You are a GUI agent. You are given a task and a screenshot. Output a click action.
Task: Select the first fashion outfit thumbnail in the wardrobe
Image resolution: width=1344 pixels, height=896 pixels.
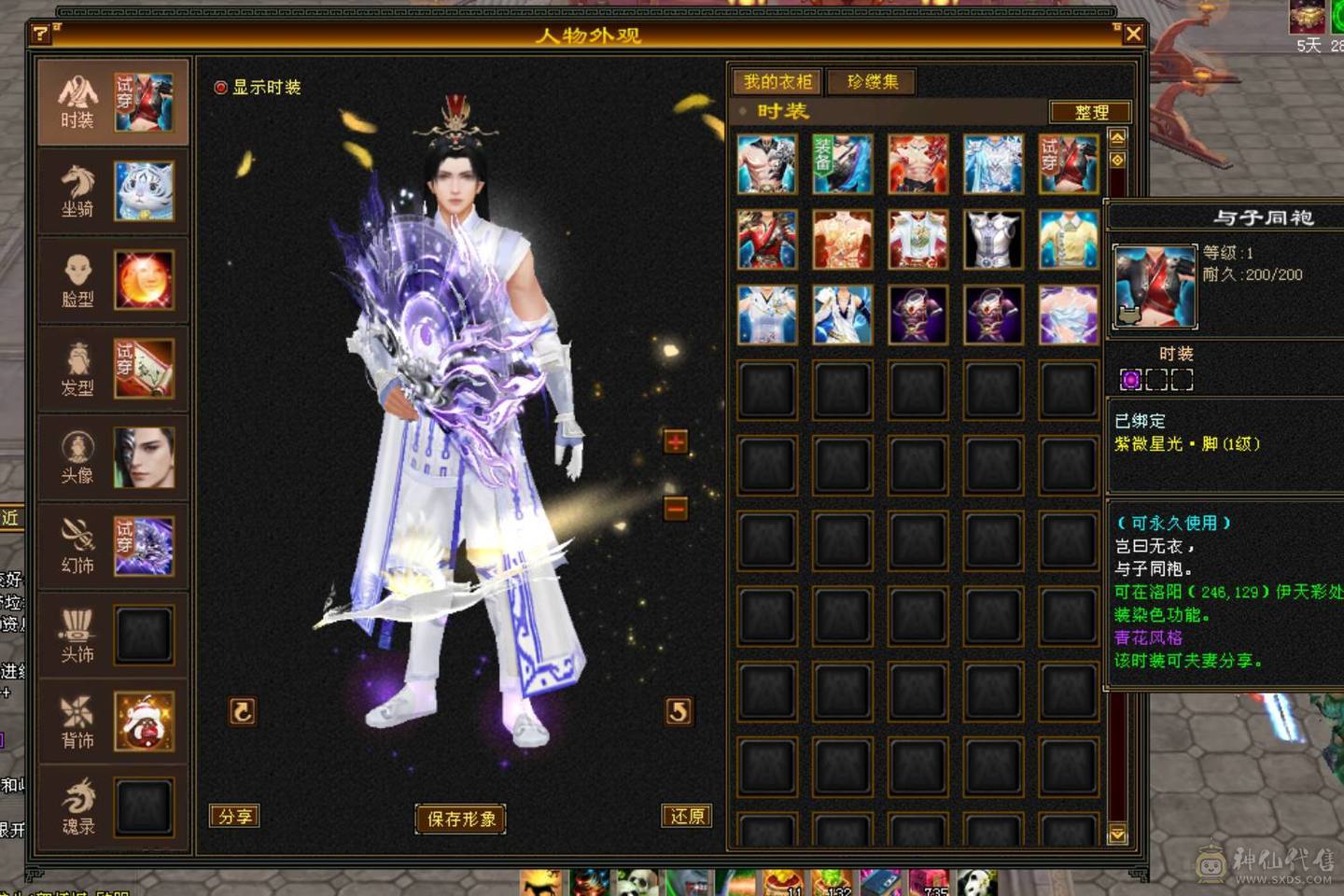767,163
